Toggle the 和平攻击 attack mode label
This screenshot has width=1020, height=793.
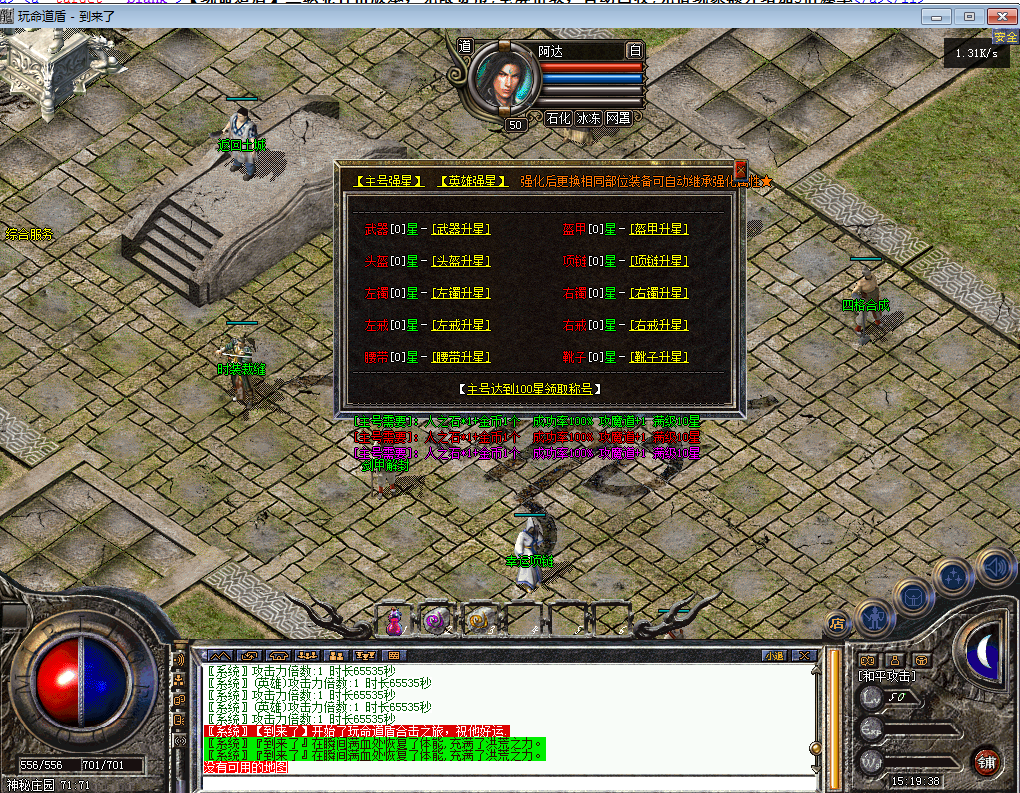[x=887, y=676]
